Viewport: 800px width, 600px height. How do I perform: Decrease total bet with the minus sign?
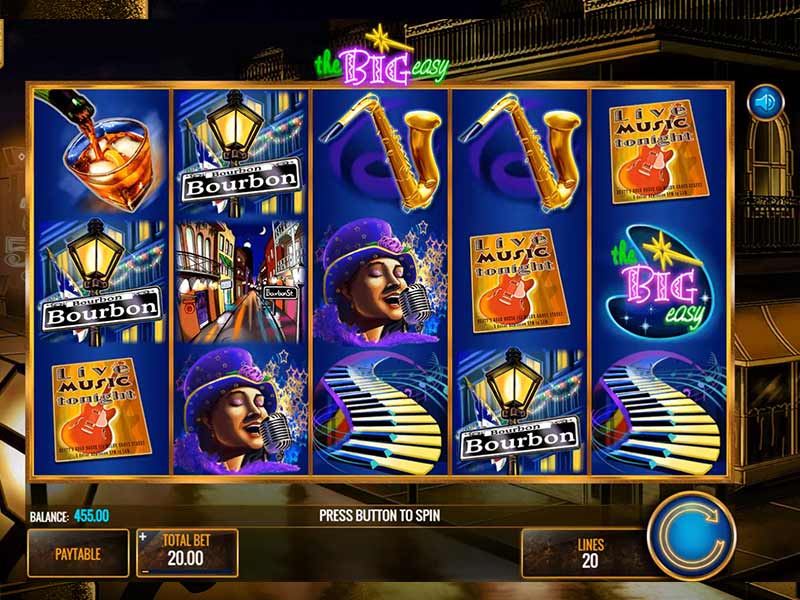tap(143, 570)
